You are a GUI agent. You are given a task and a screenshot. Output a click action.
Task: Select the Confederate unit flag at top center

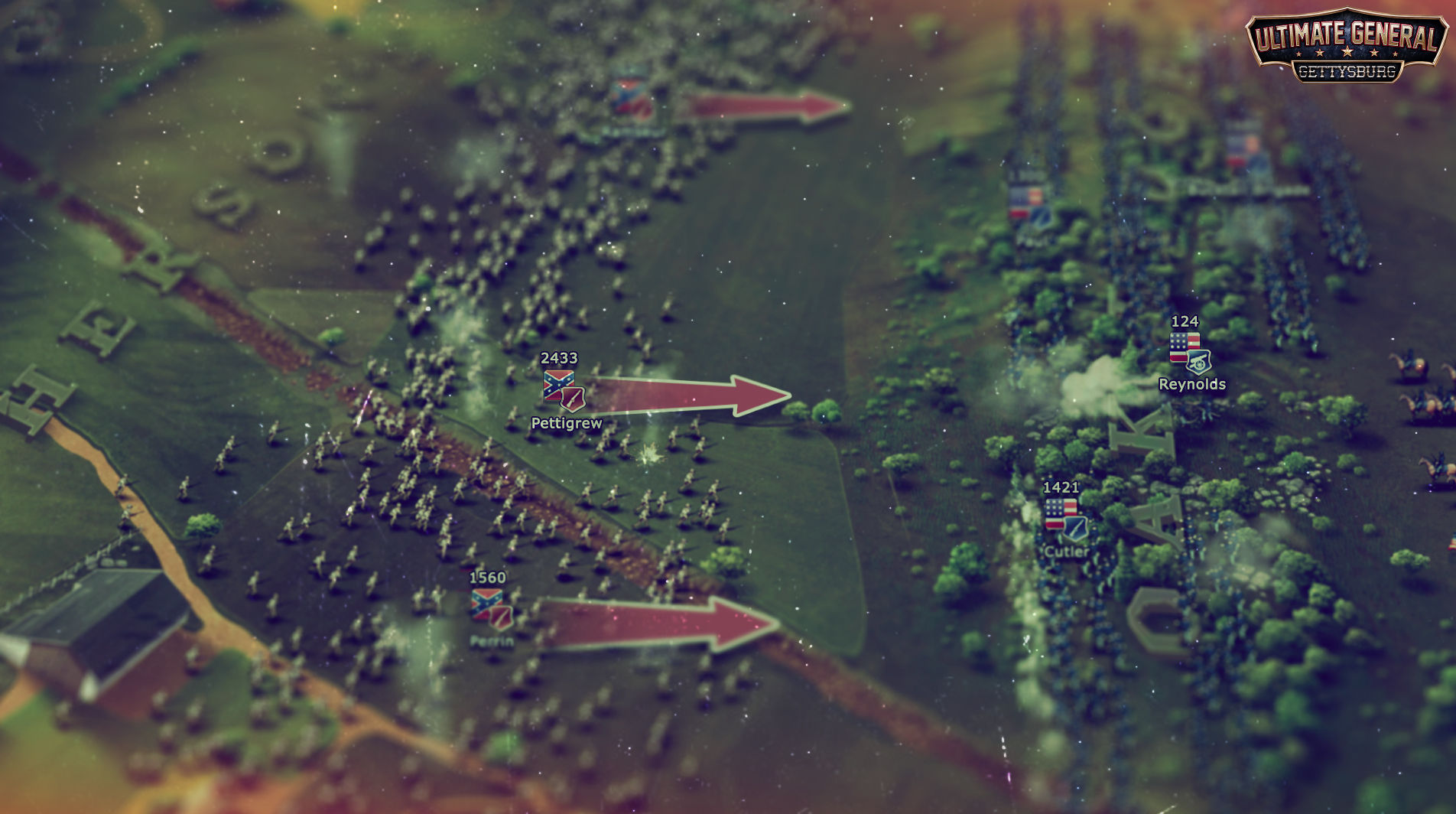[x=627, y=99]
